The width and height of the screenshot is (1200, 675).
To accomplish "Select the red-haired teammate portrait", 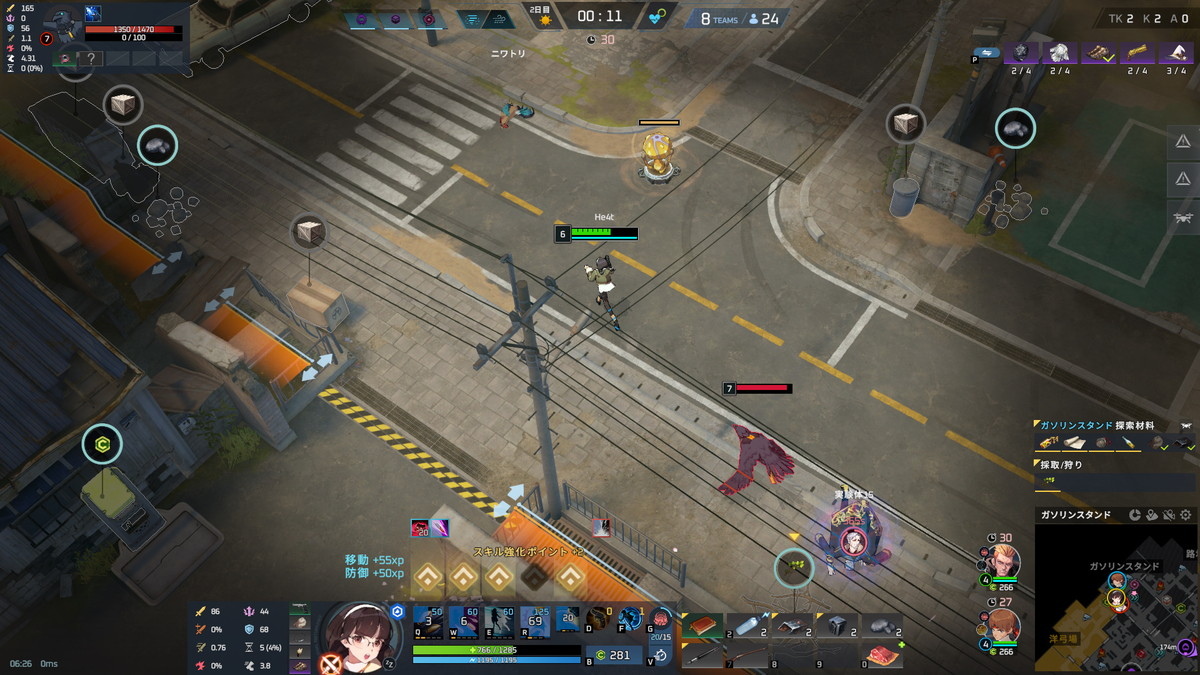I will 1003,626.
